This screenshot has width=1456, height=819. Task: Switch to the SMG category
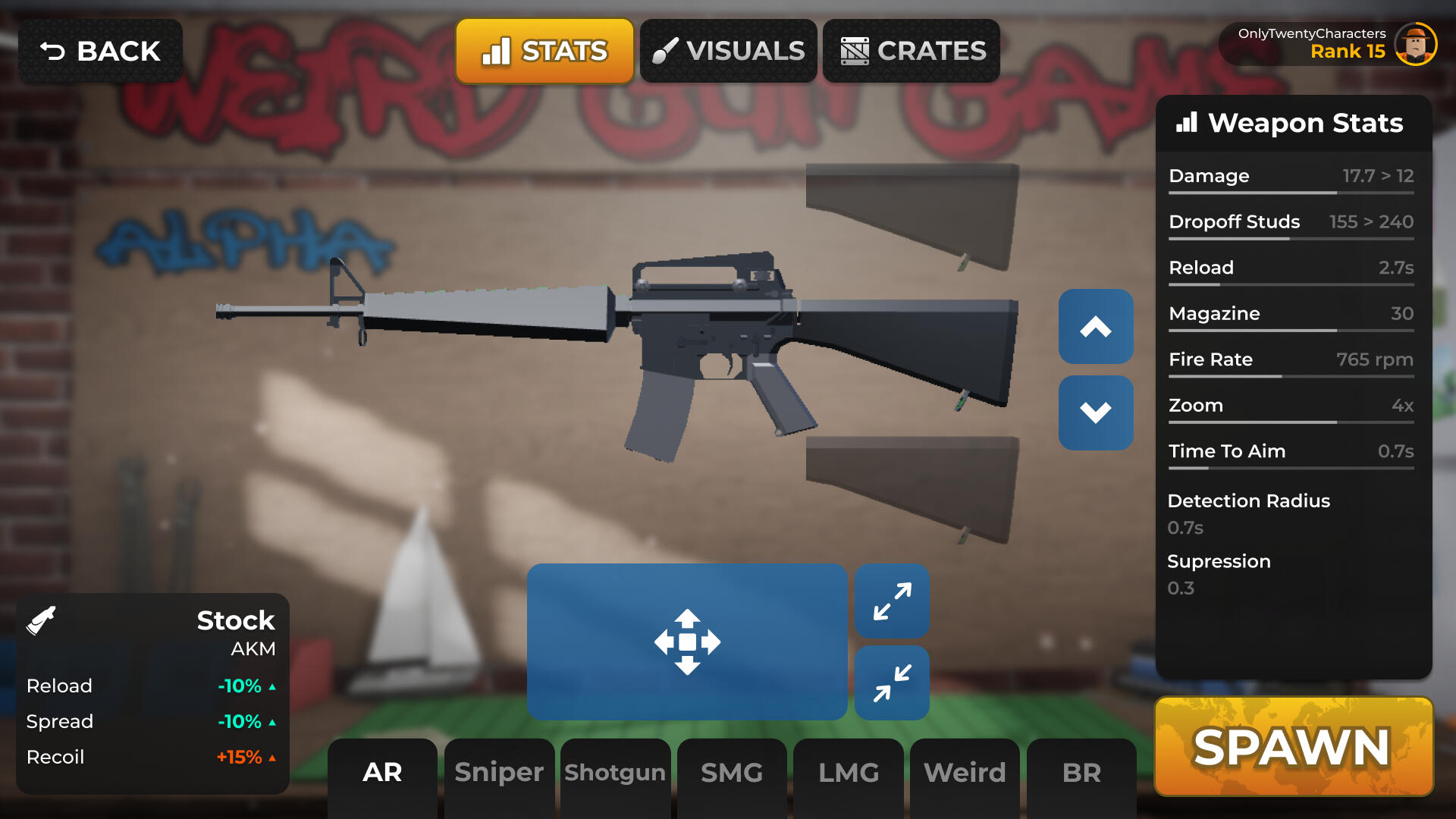732,772
